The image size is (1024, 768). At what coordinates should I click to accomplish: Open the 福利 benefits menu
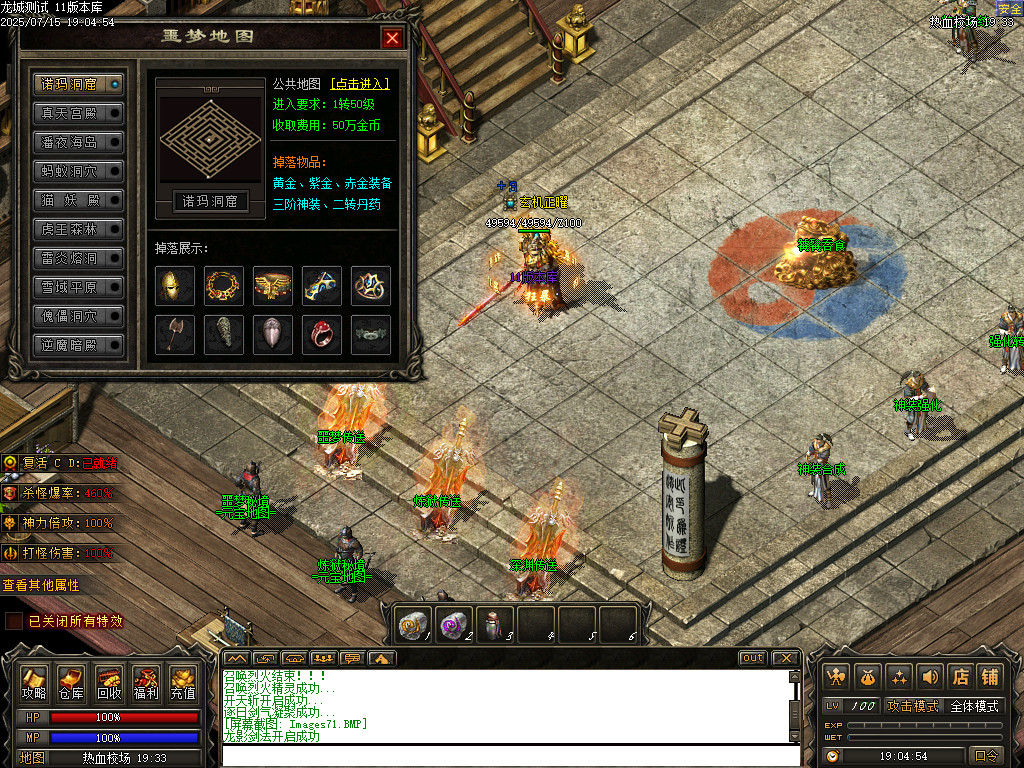pyautogui.click(x=146, y=682)
